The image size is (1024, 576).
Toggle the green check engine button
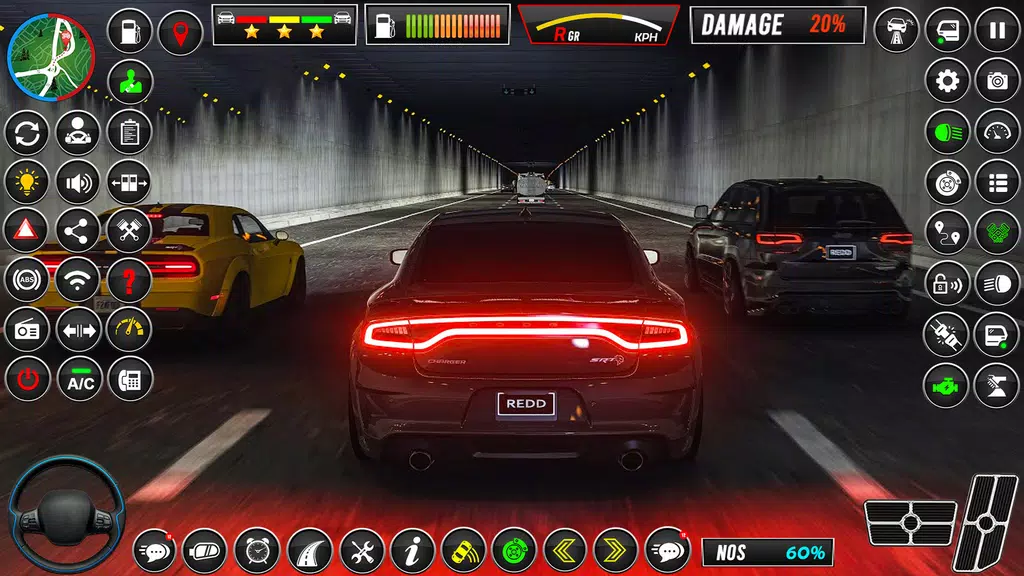946,385
